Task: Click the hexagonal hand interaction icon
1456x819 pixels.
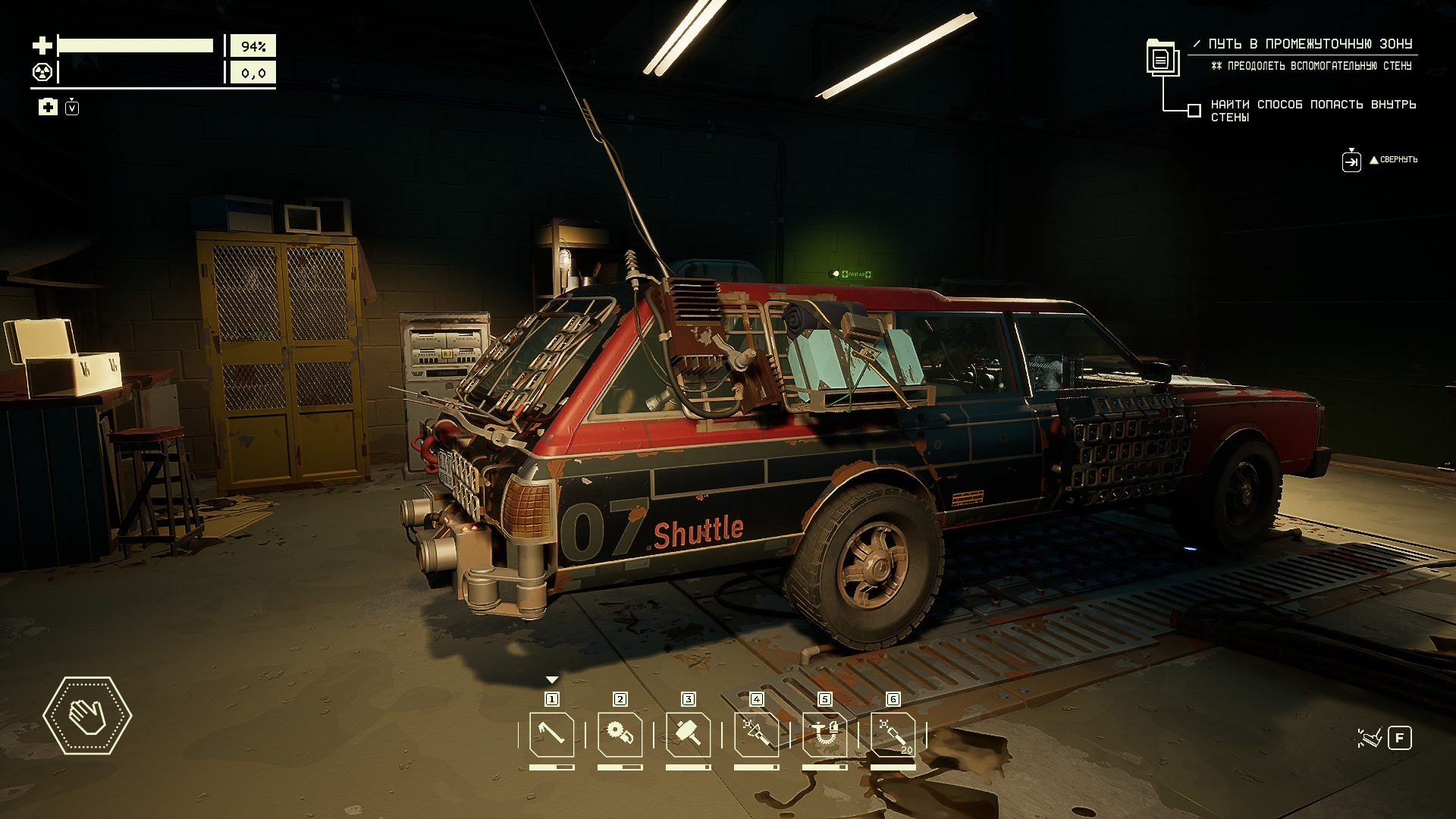Action: point(87,715)
